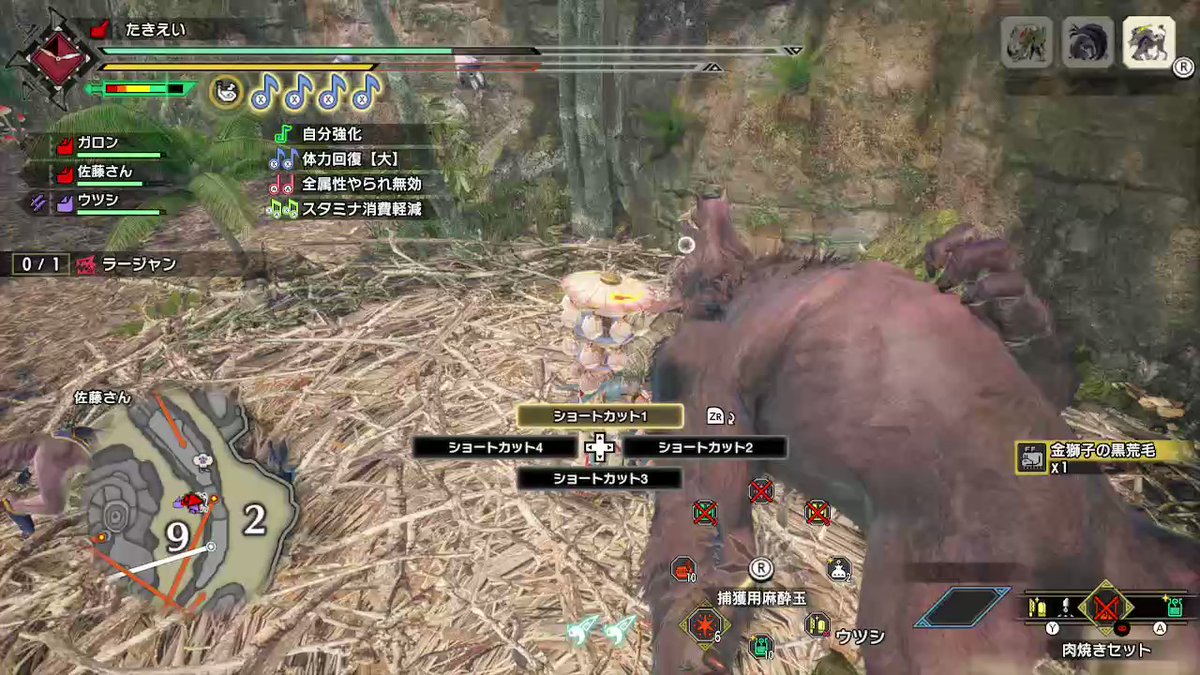
Task: Click the 金獅子の黒荒毛 item pickup notice
Action: point(1100,452)
